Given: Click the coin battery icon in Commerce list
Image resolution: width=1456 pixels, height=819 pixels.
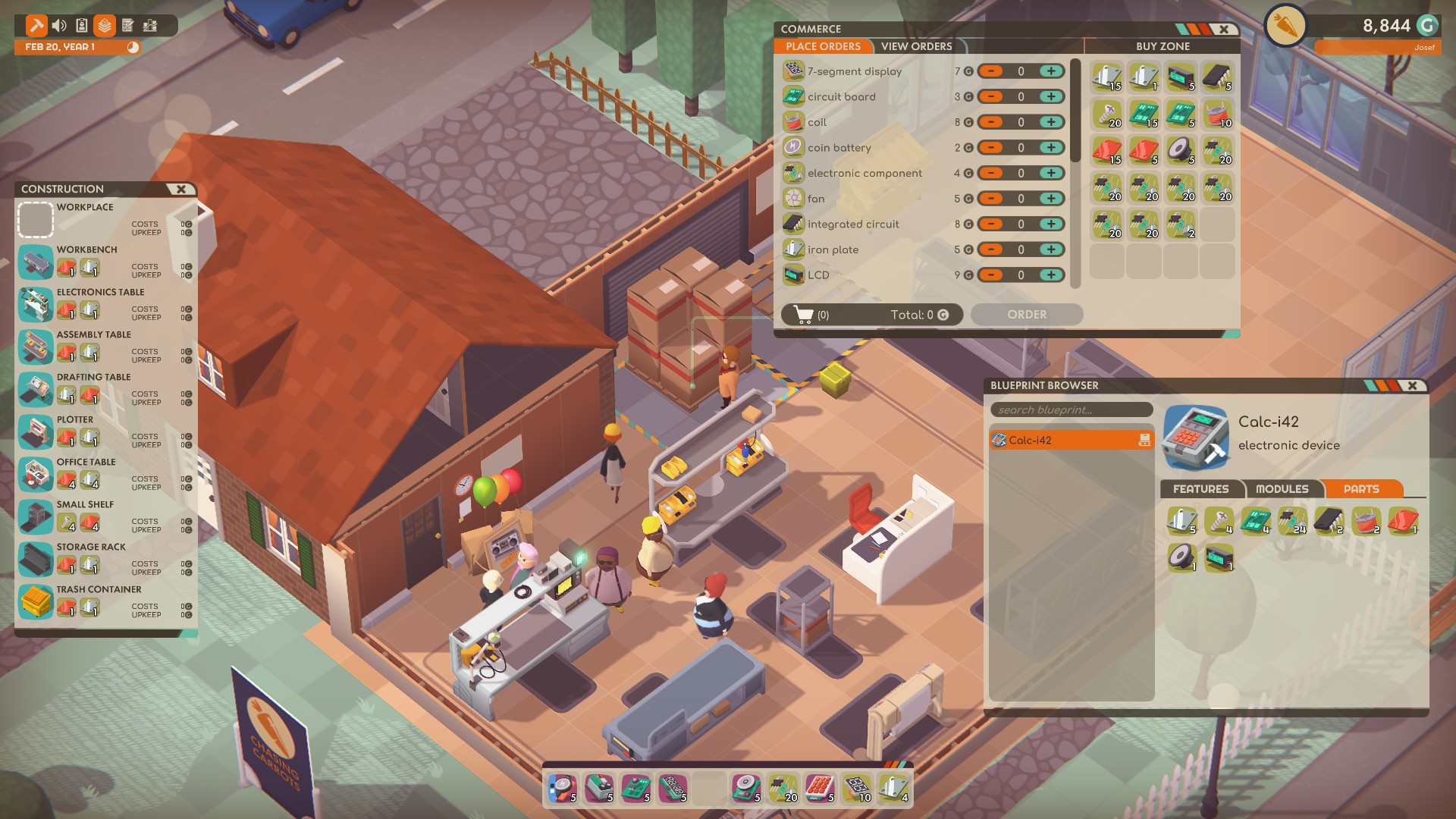Looking at the screenshot, I should [793, 147].
